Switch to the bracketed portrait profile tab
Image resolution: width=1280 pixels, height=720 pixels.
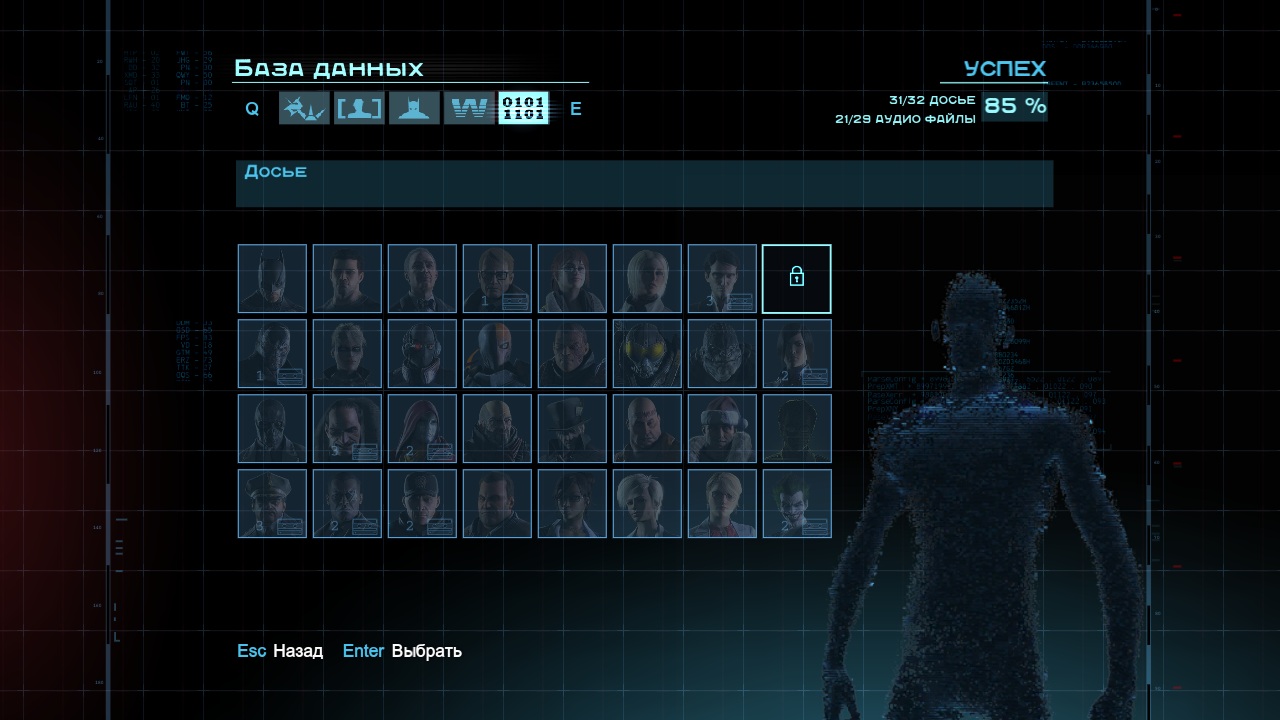(359, 108)
